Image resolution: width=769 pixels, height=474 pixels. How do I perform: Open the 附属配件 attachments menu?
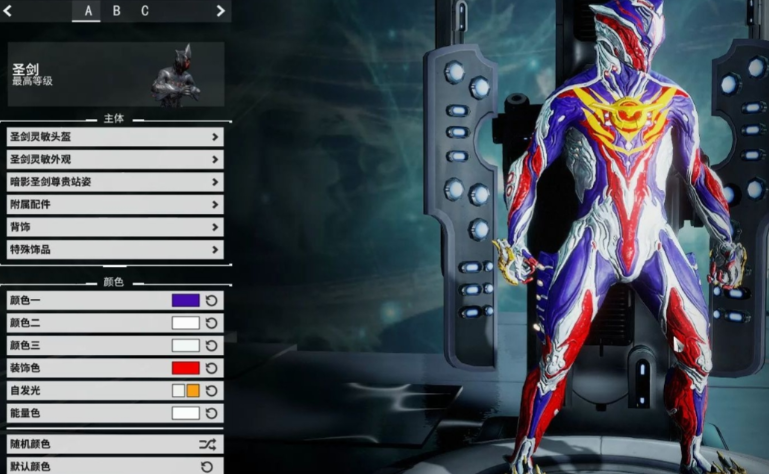click(x=114, y=204)
